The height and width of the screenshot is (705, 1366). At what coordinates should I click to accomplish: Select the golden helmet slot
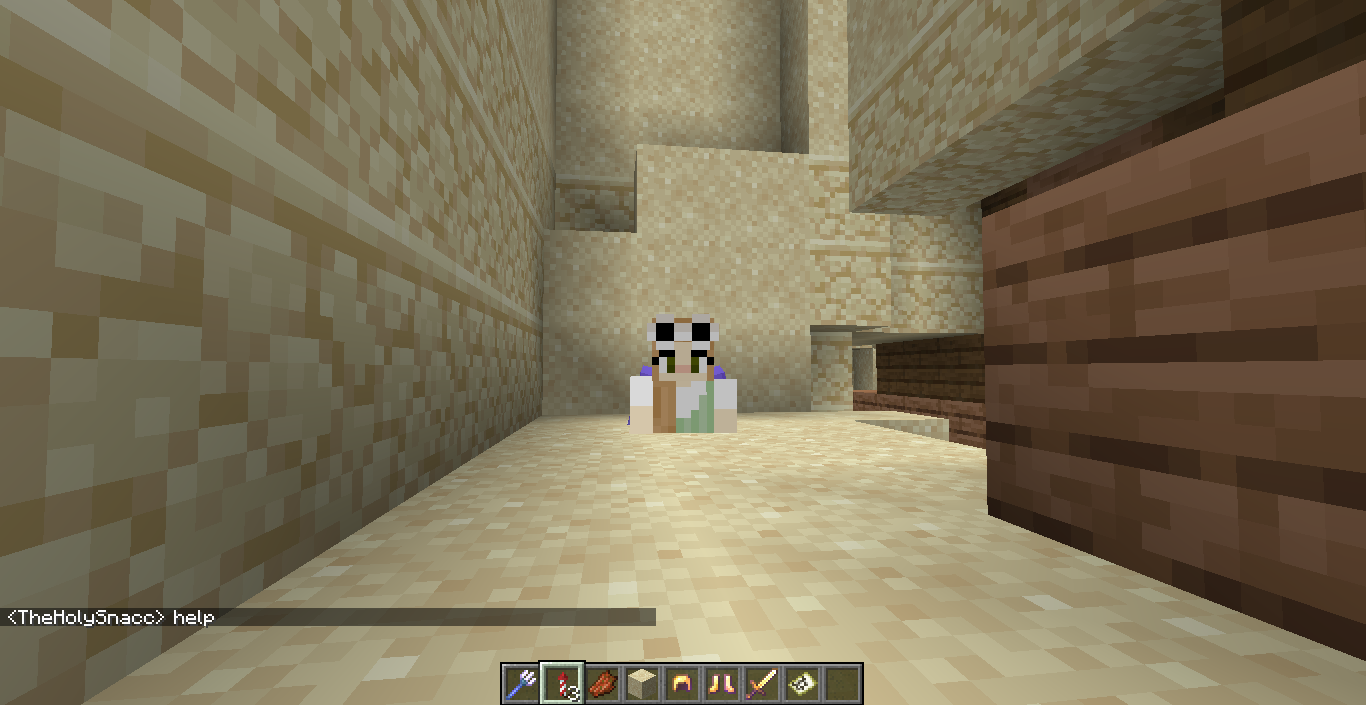pyautogui.click(x=682, y=684)
